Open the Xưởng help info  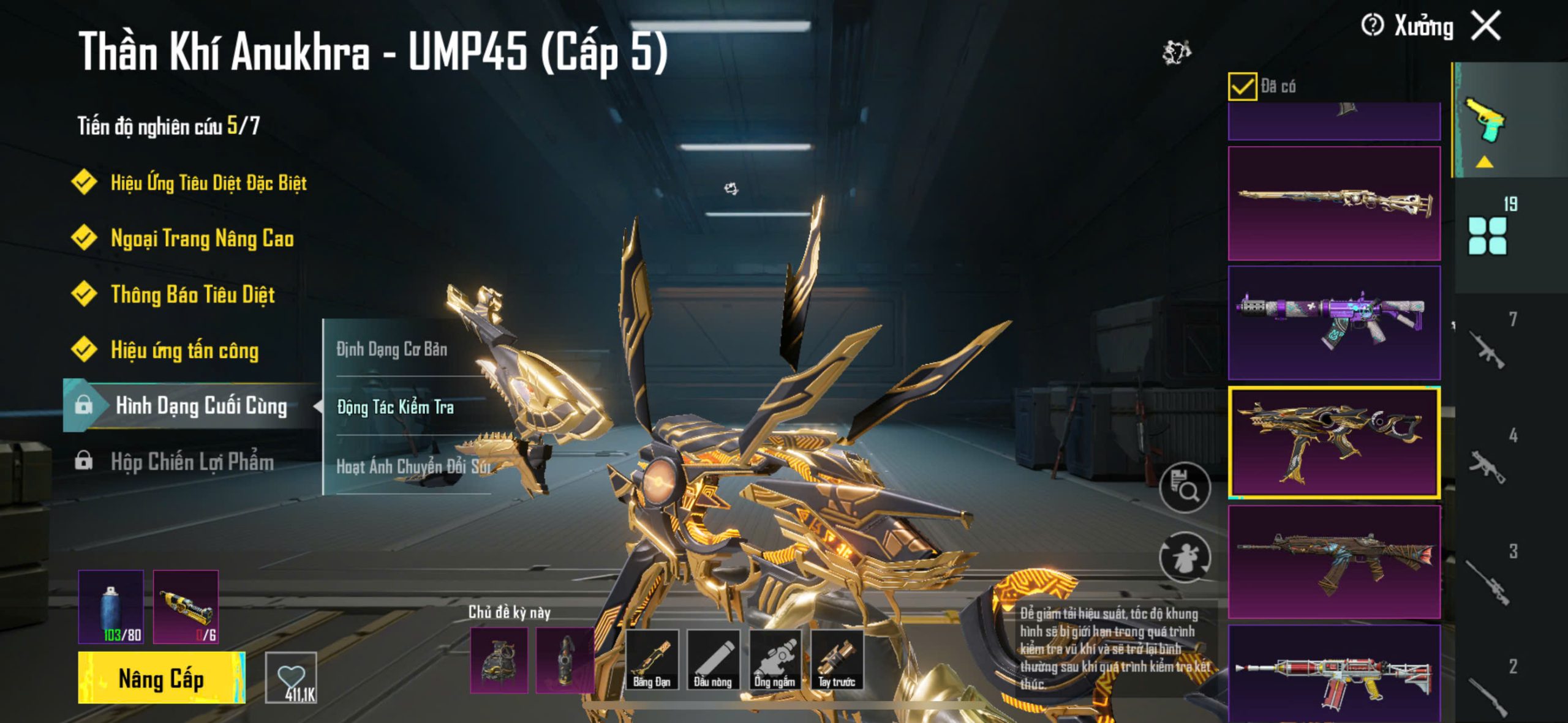[1372, 26]
